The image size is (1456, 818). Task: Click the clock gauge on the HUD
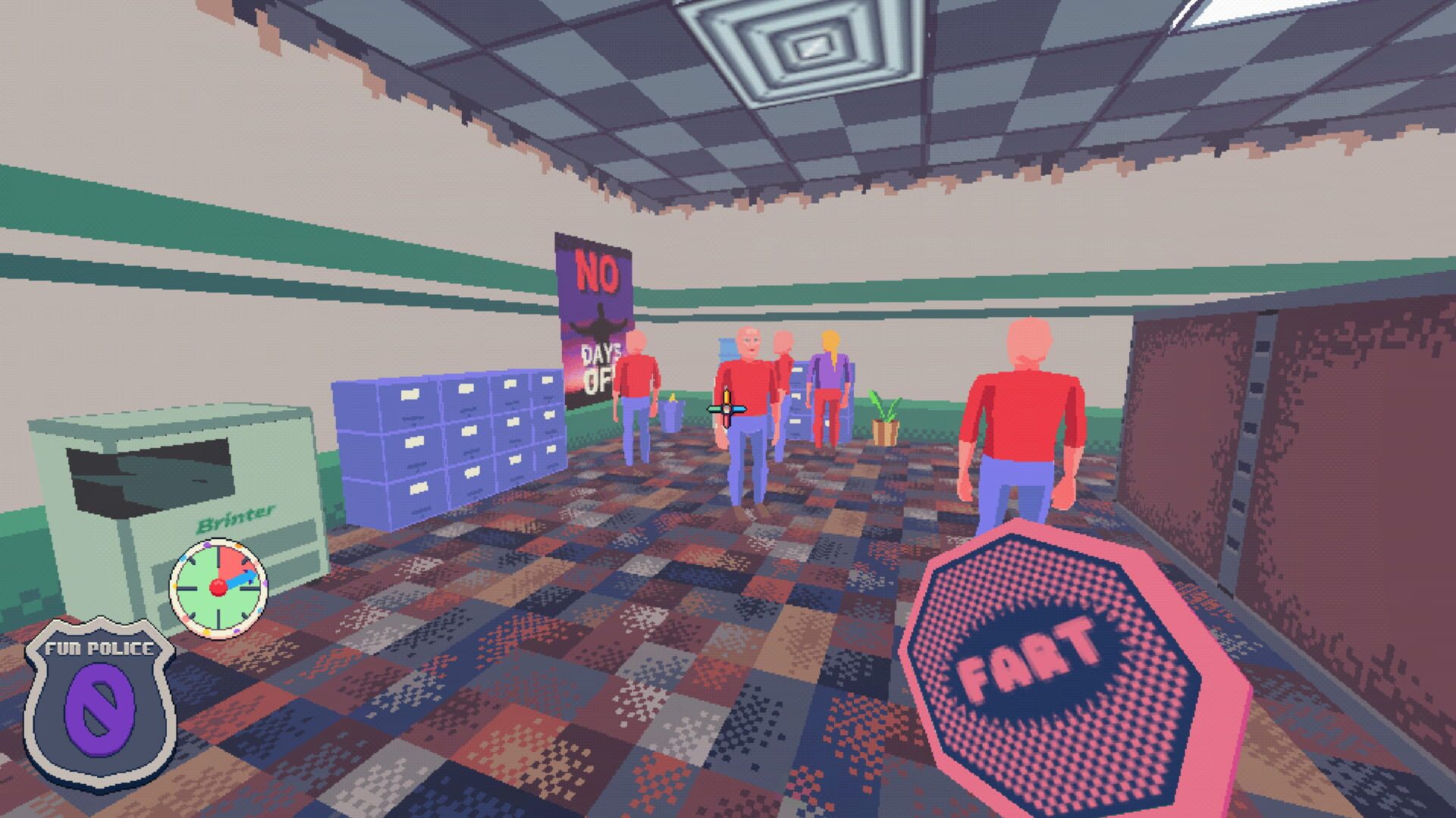pyautogui.click(x=220, y=588)
